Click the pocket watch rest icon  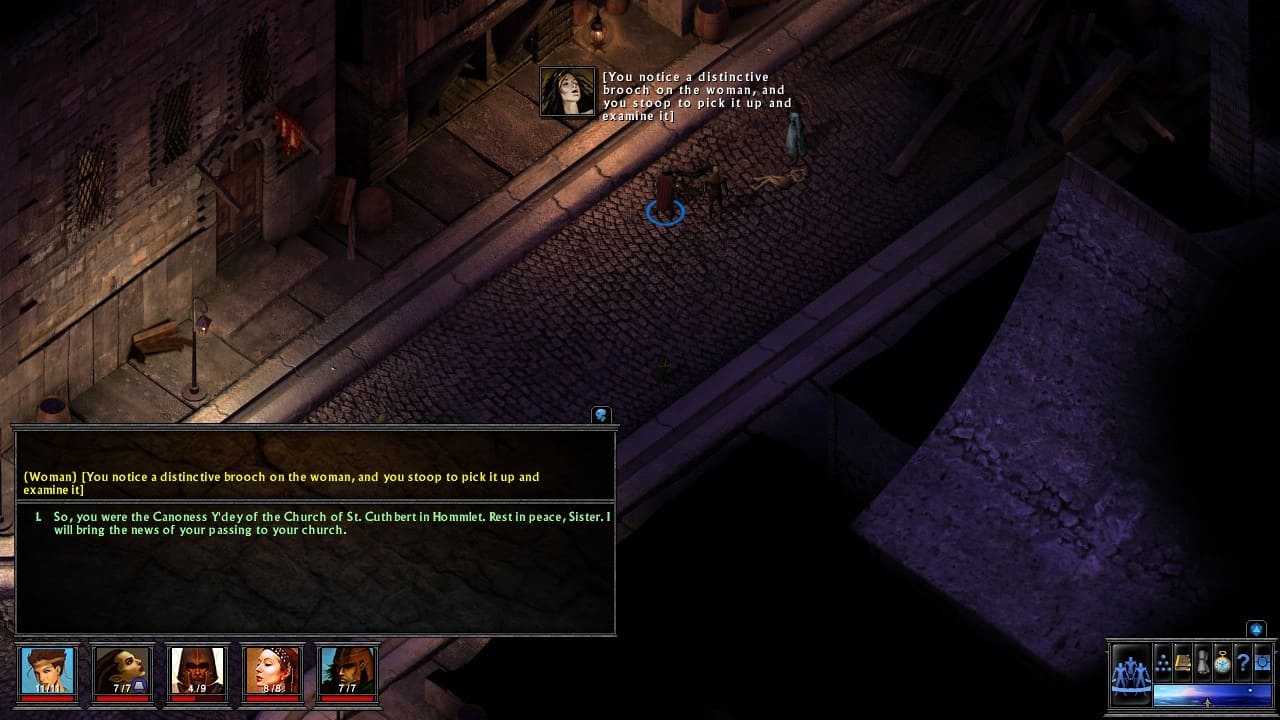tap(1222, 661)
